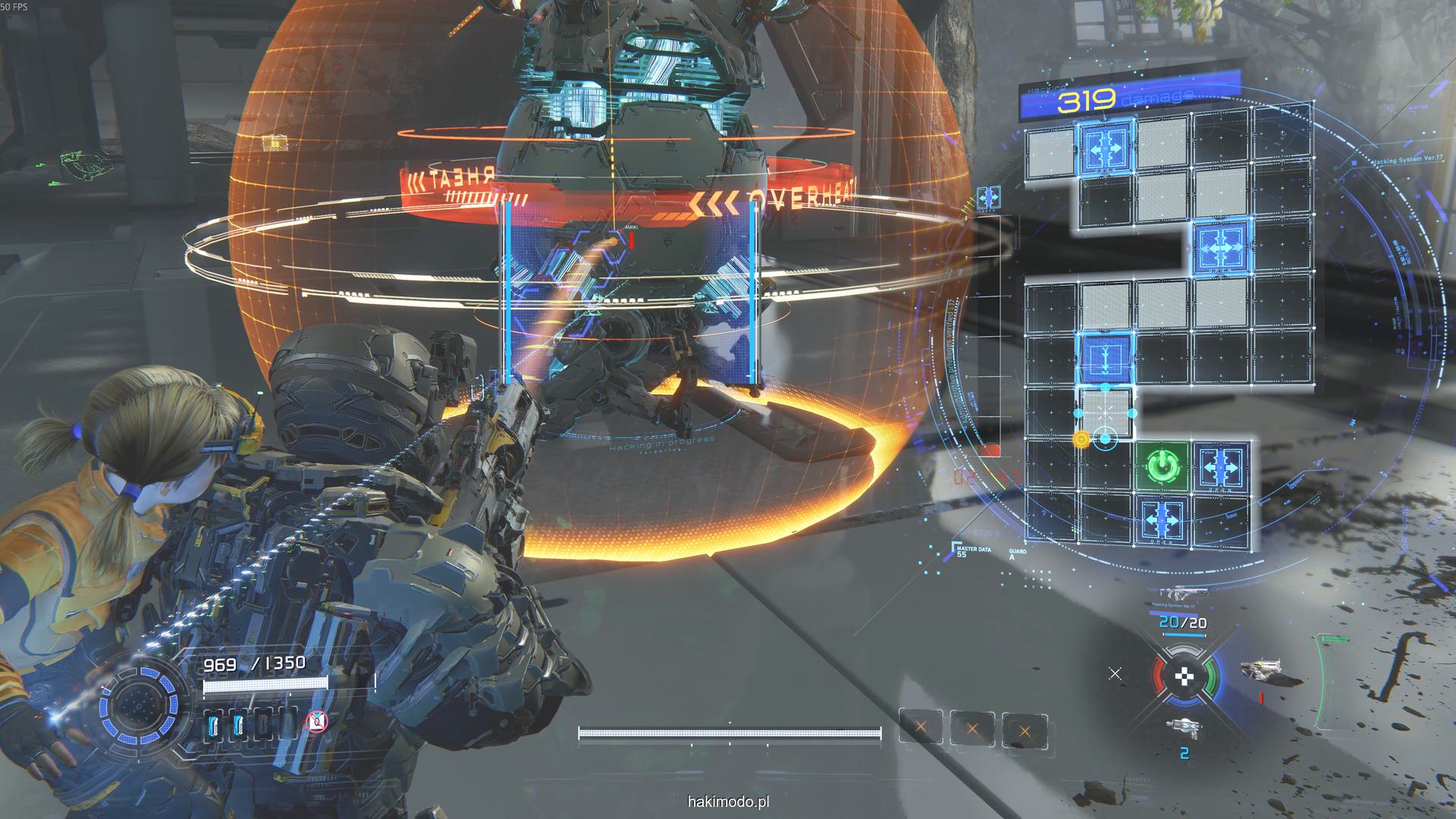Image resolution: width=1456 pixels, height=819 pixels.
Task: Choose the top hacking weapon above ammo count
Action: [x=1172, y=594]
